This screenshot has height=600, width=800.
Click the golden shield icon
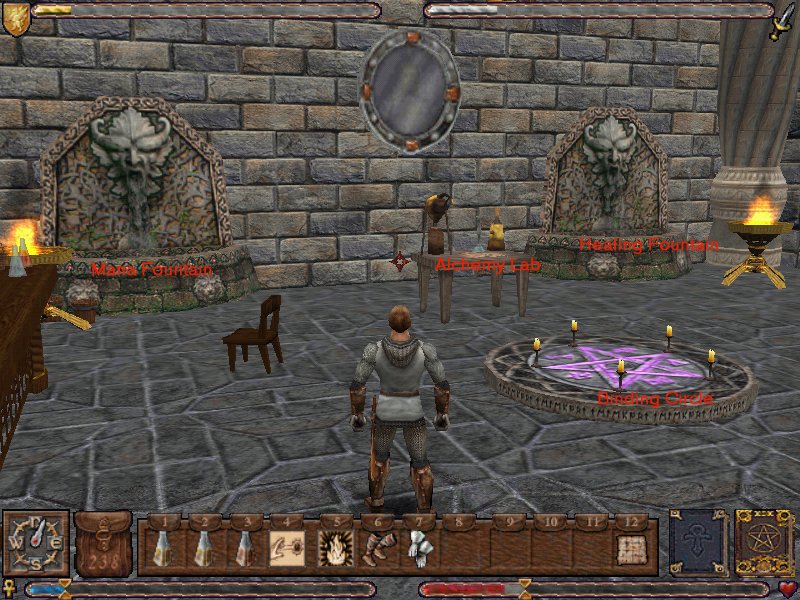pos(15,19)
